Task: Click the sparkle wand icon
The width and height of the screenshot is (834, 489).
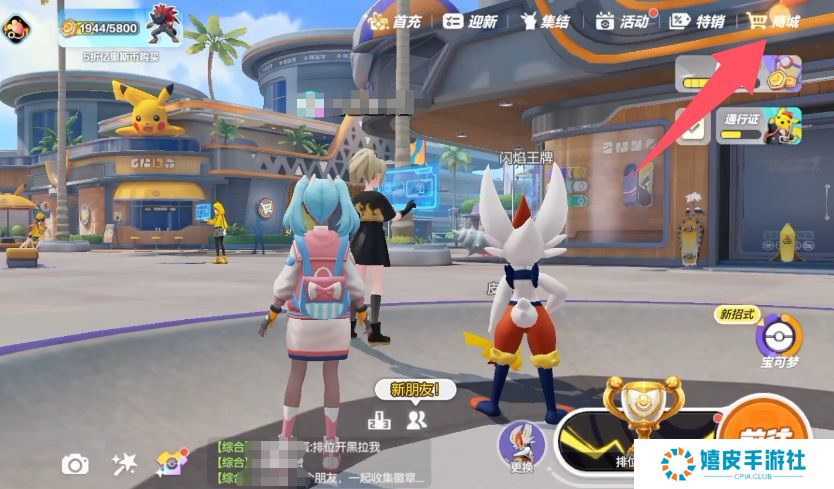Action: tap(124, 462)
